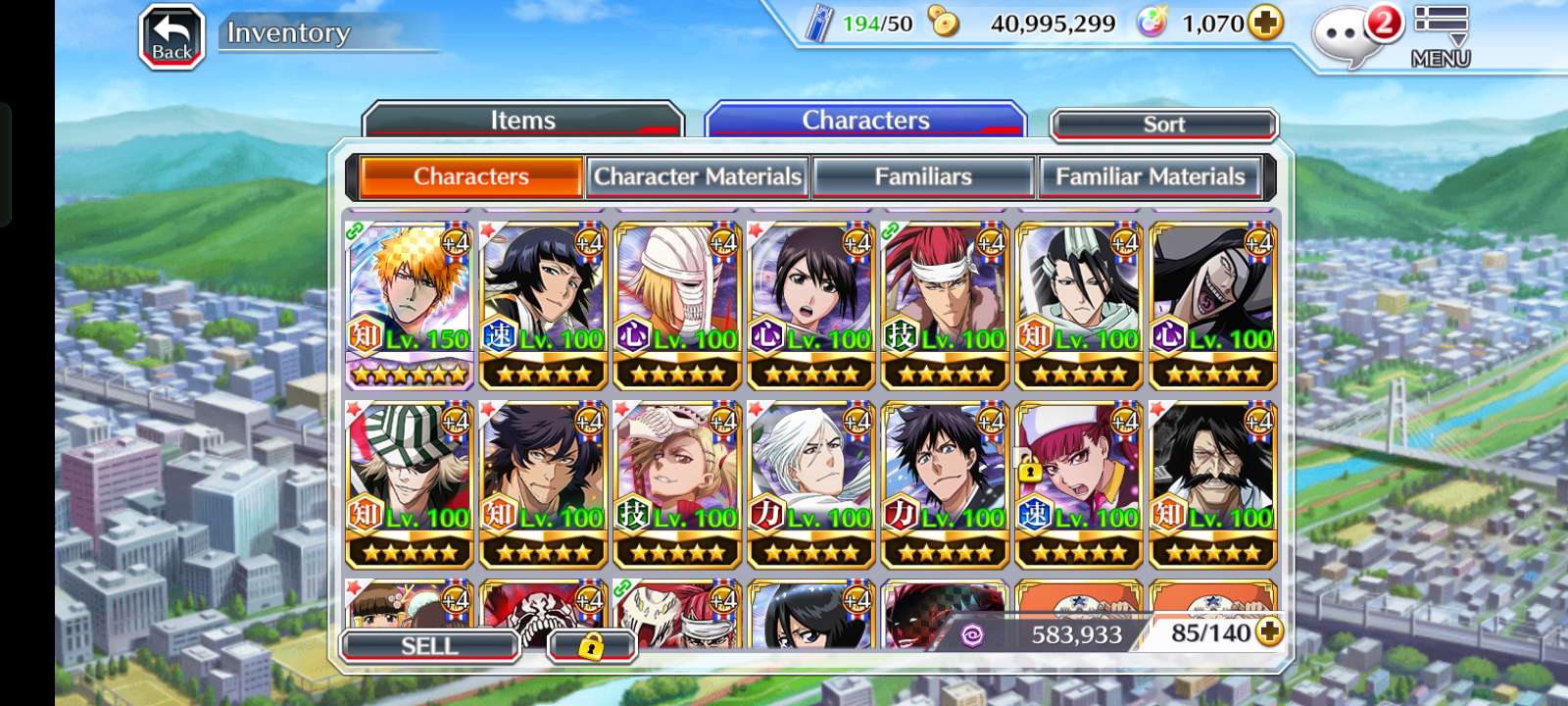The width and height of the screenshot is (1568, 706).
Task: Open the MENU in the corner
Action: point(1440,37)
